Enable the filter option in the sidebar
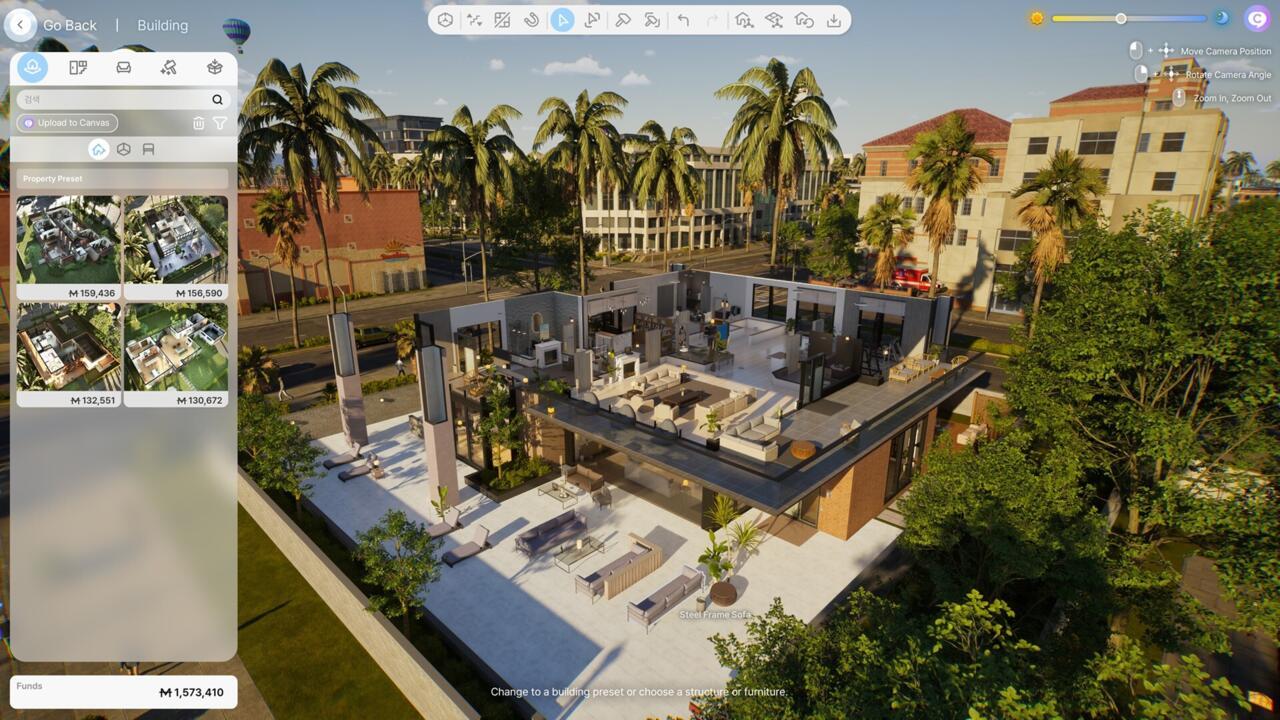 point(220,123)
